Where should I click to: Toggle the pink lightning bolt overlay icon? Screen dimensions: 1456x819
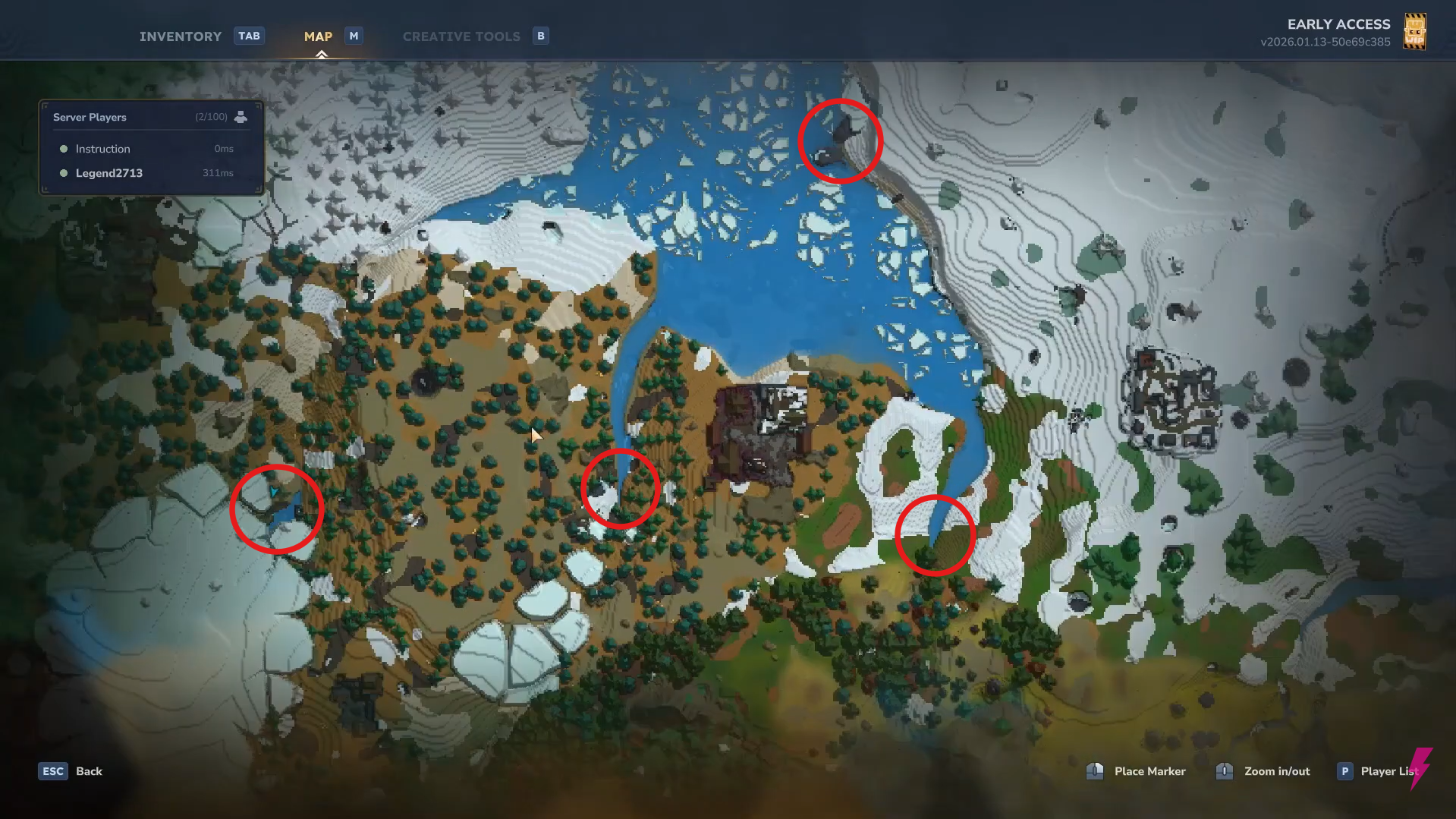[1422, 770]
